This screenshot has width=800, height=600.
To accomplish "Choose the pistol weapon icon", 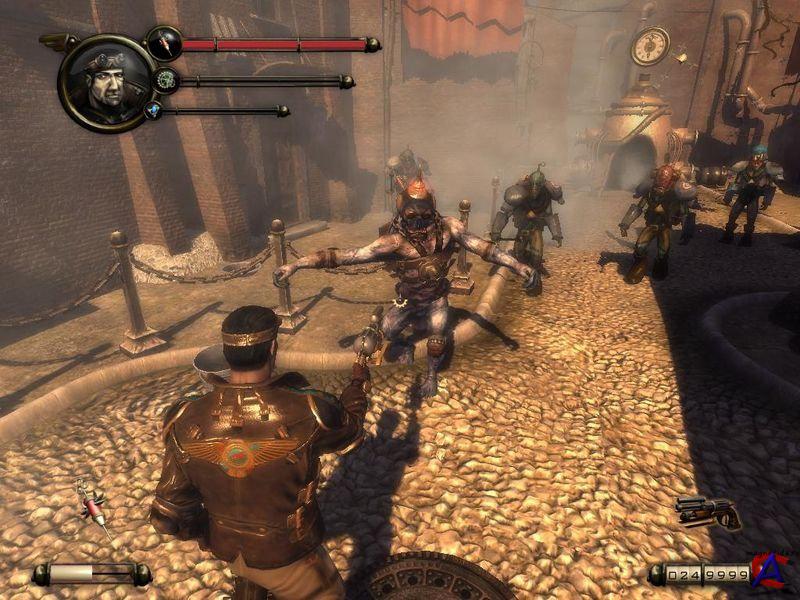I will pos(707,513).
